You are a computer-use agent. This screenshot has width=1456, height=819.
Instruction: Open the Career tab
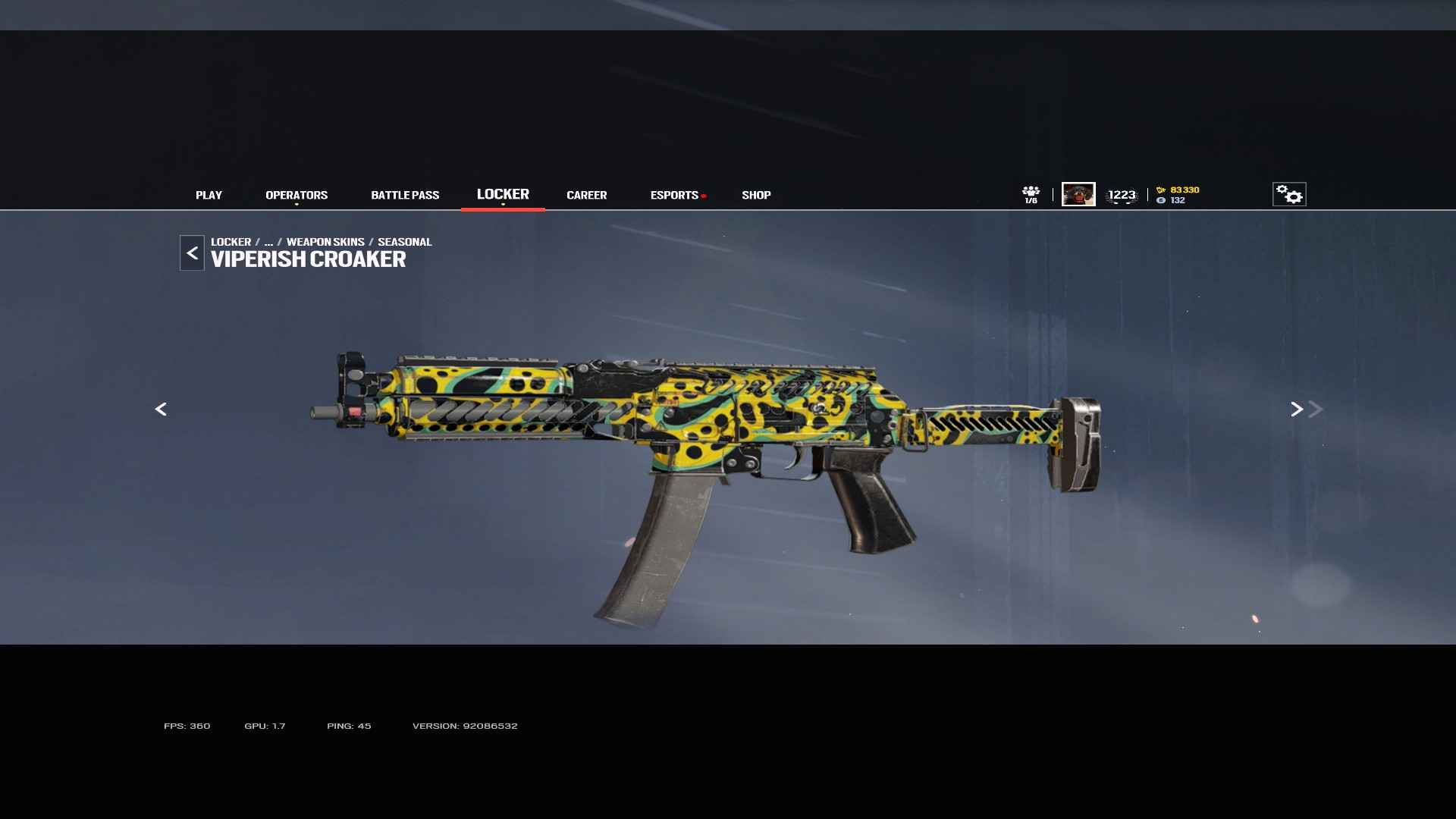click(x=586, y=195)
